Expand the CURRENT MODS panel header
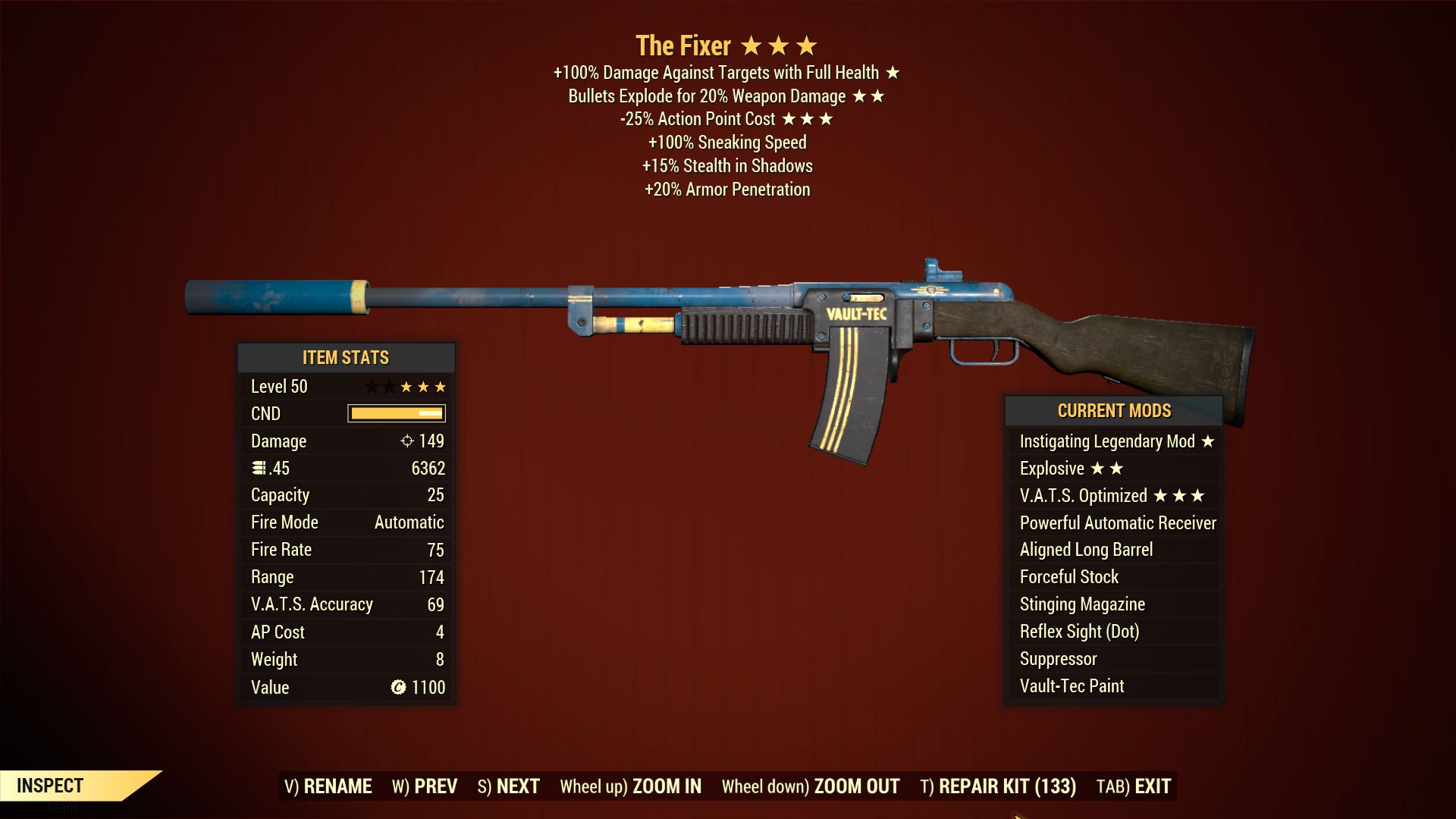 click(x=1115, y=410)
